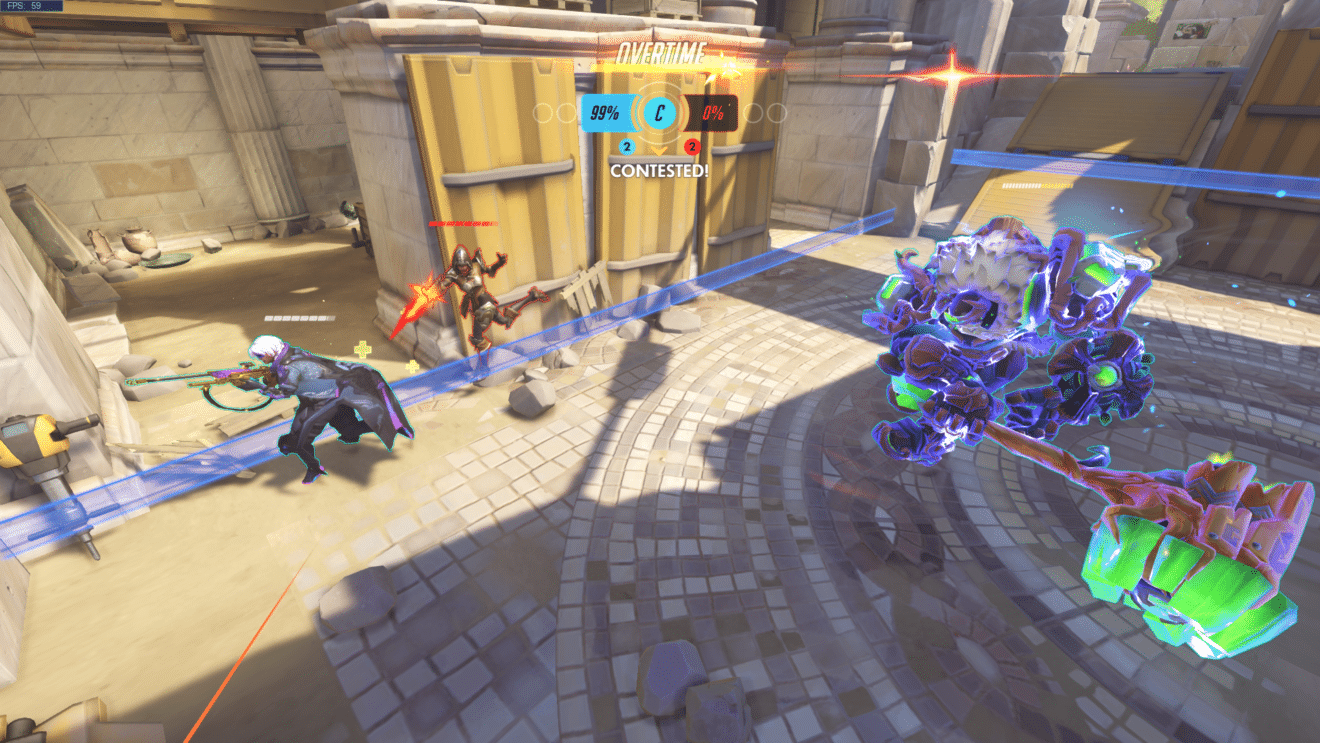Screen dimensions: 1320x743
Task: Click the point C objective icon
Action: coord(658,112)
